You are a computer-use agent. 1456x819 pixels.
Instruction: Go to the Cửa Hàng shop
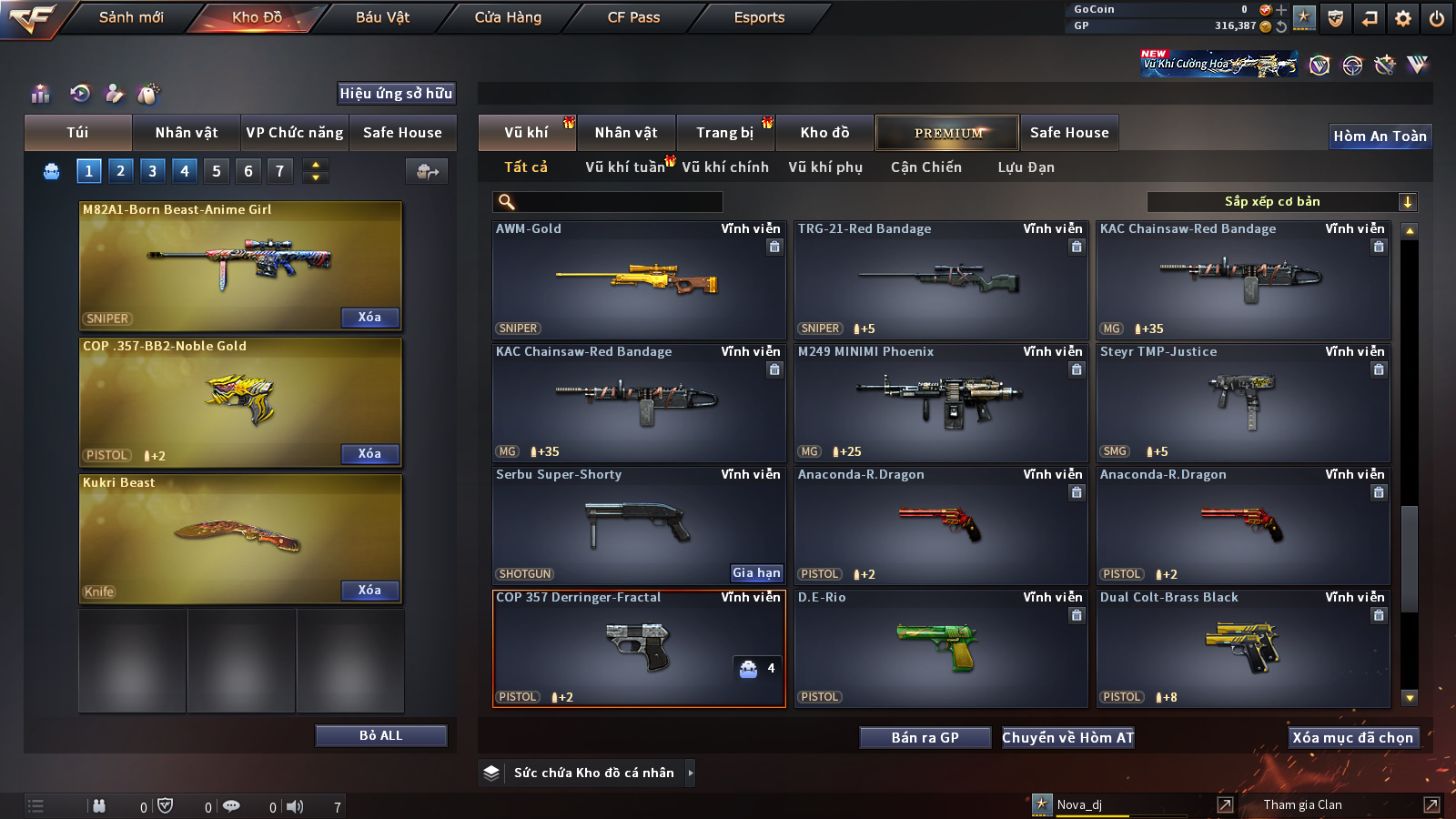(x=508, y=17)
